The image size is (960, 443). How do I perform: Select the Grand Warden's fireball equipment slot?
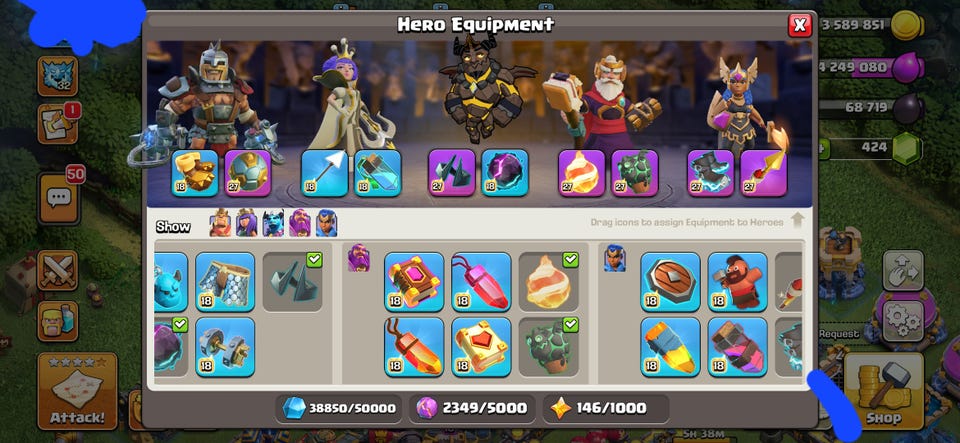pyautogui.click(x=581, y=172)
